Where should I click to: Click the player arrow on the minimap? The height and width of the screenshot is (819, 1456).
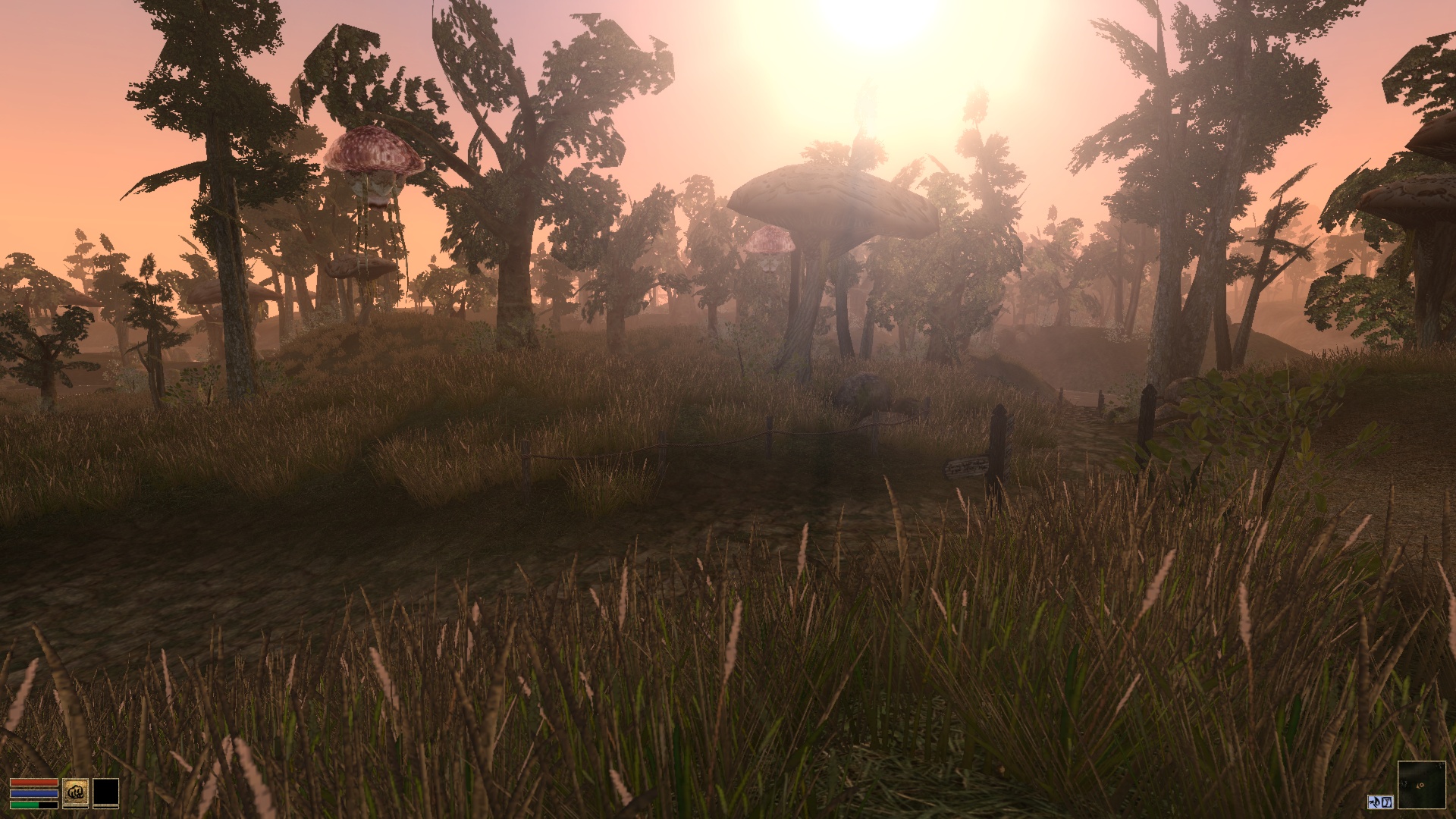point(1419,785)
